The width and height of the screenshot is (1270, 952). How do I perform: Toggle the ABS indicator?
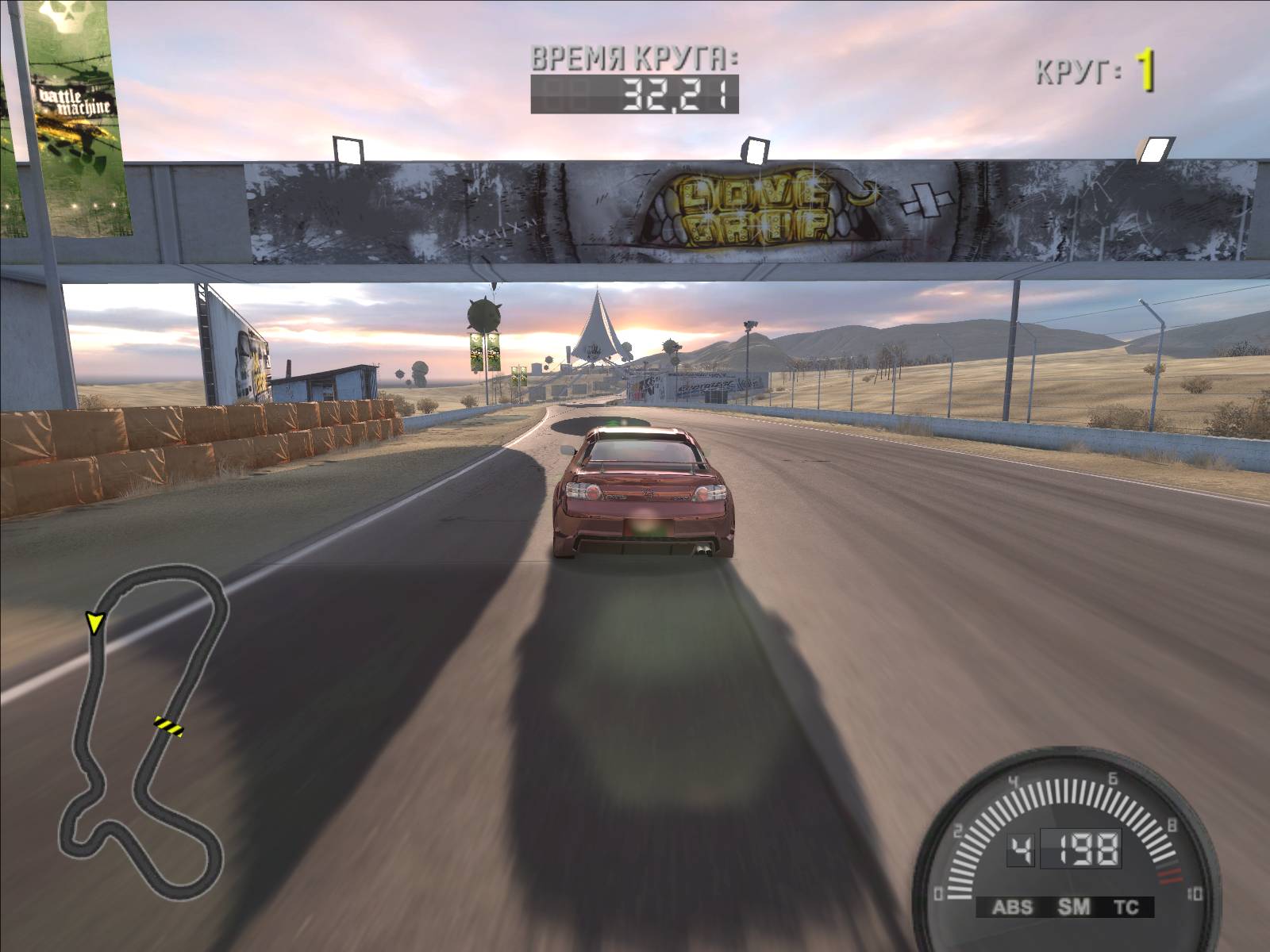tap(1013, 908)
